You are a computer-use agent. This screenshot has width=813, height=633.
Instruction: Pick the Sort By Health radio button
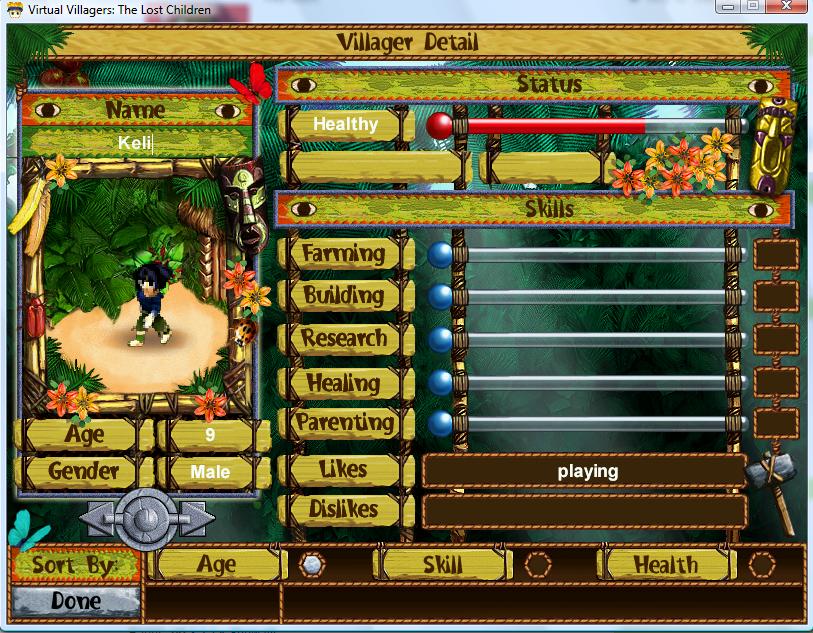[763, 565]
